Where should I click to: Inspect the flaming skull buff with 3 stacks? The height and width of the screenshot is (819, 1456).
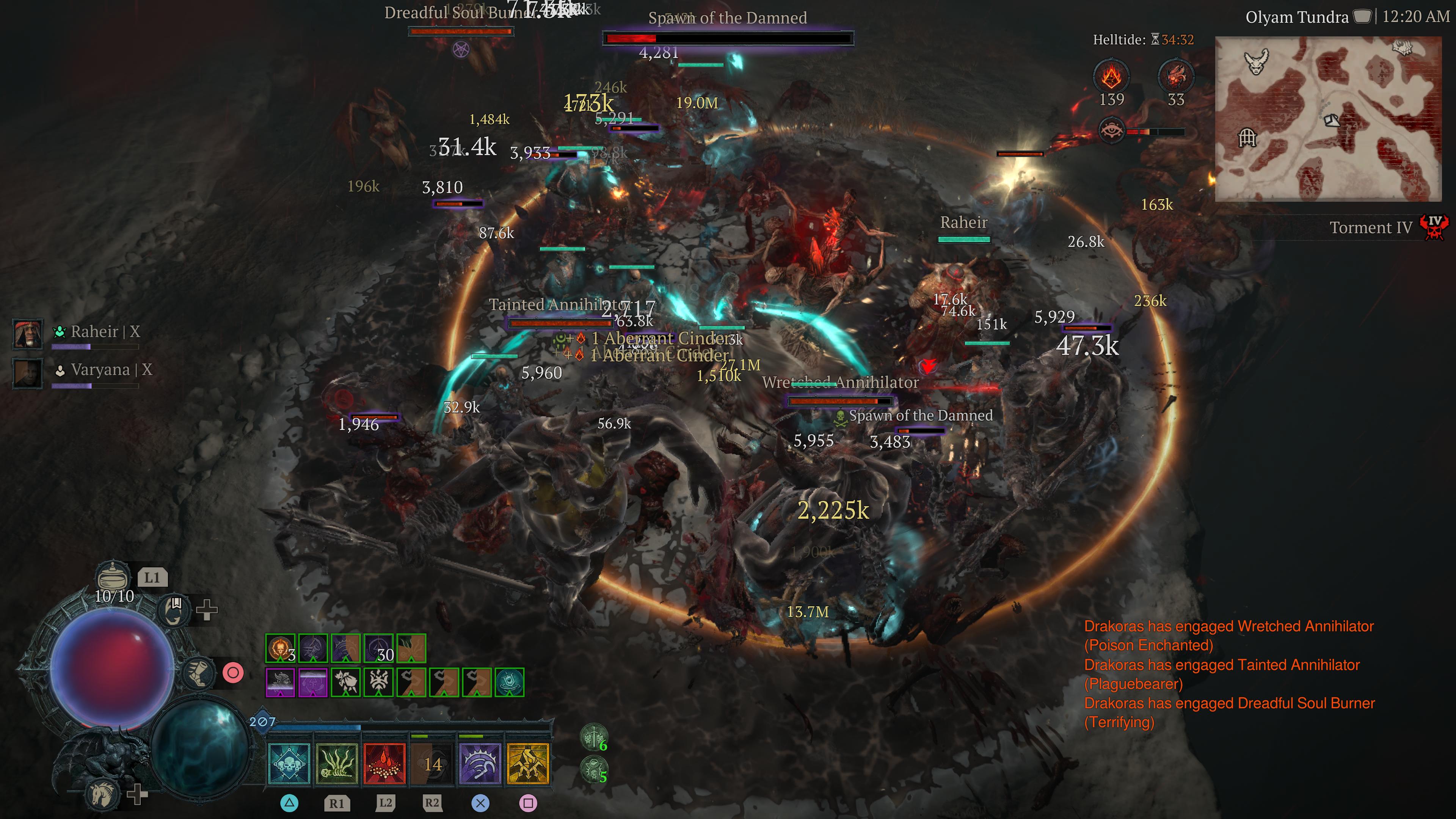(280, 648)
